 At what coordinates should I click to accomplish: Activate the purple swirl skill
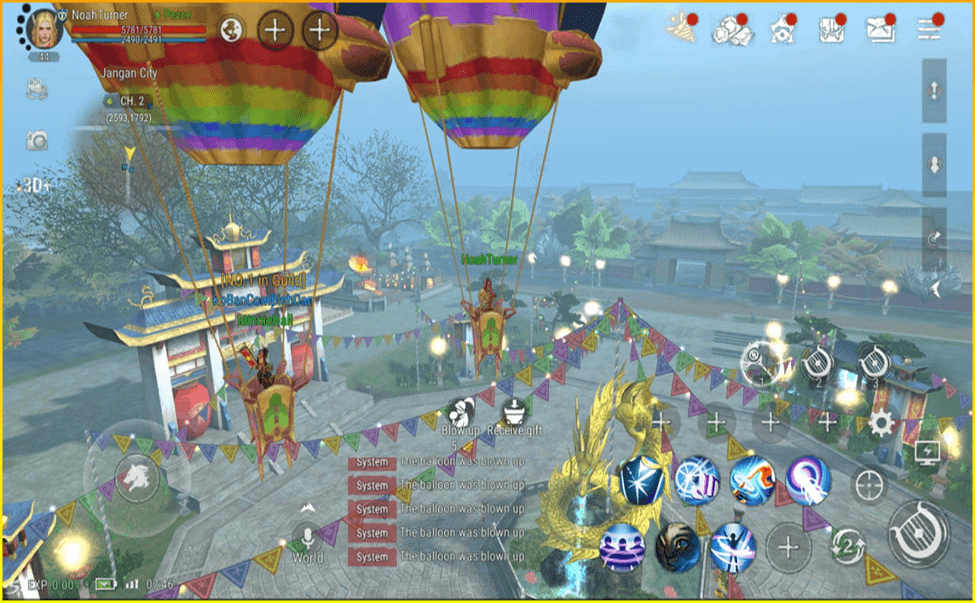808,480
